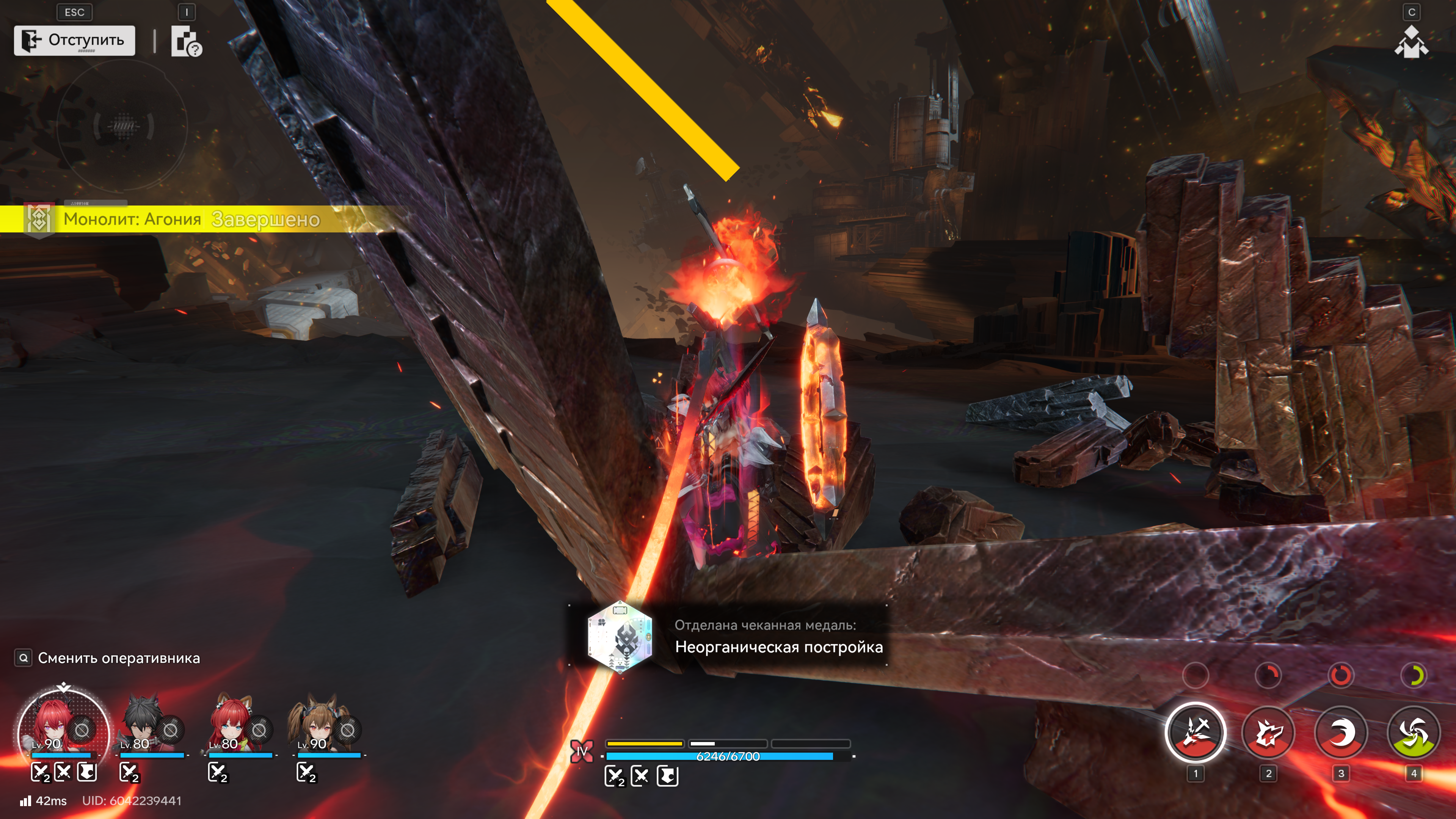The width and height of the screenshot is (1456, 819).
Task: Use the third skill with crescent icon
Action: tap(1341, 733)
